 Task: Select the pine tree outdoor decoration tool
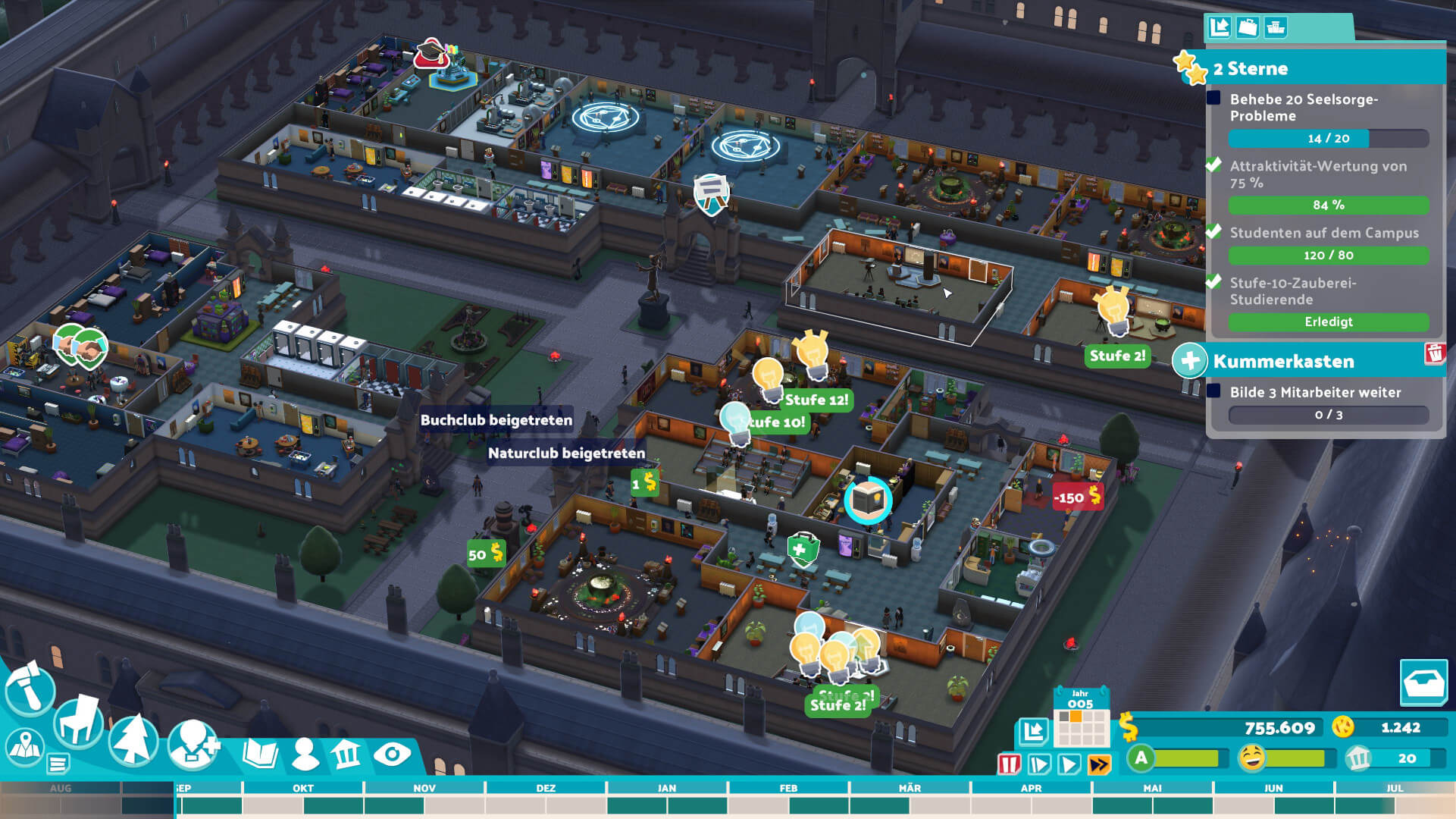coord(134,740)
